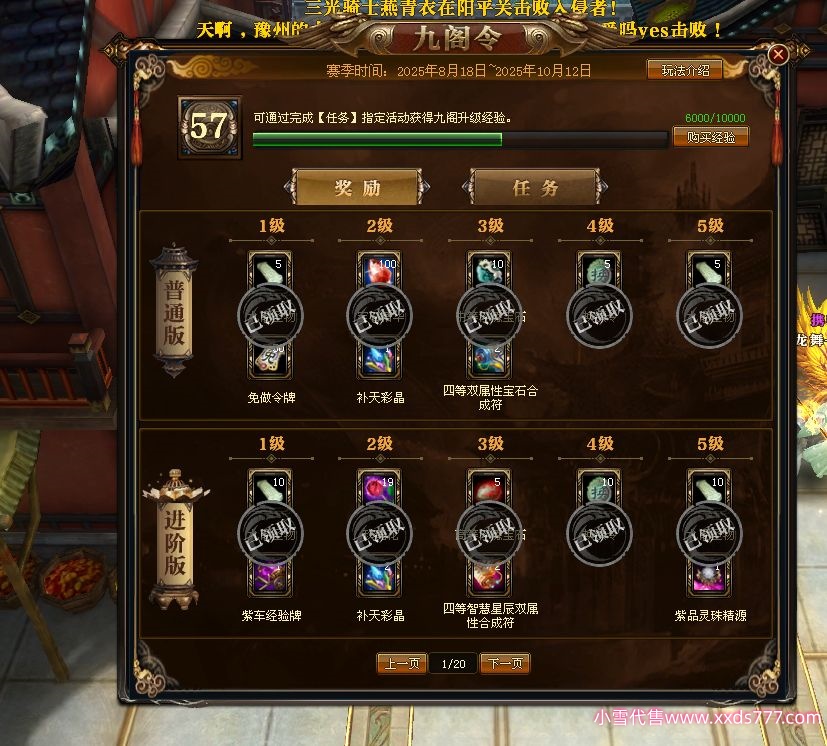Screen dimensions: 827x746
Task: Close the 九阁令 window
Action: pyautogui.click(x=779, y=55)
